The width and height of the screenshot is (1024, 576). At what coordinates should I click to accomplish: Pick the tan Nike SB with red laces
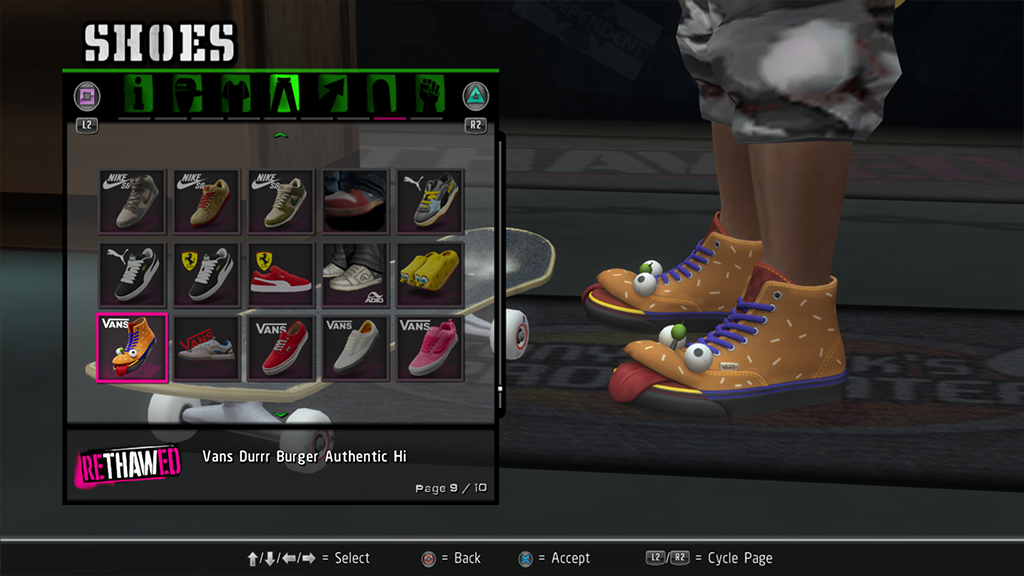click(x=206, y=200)
